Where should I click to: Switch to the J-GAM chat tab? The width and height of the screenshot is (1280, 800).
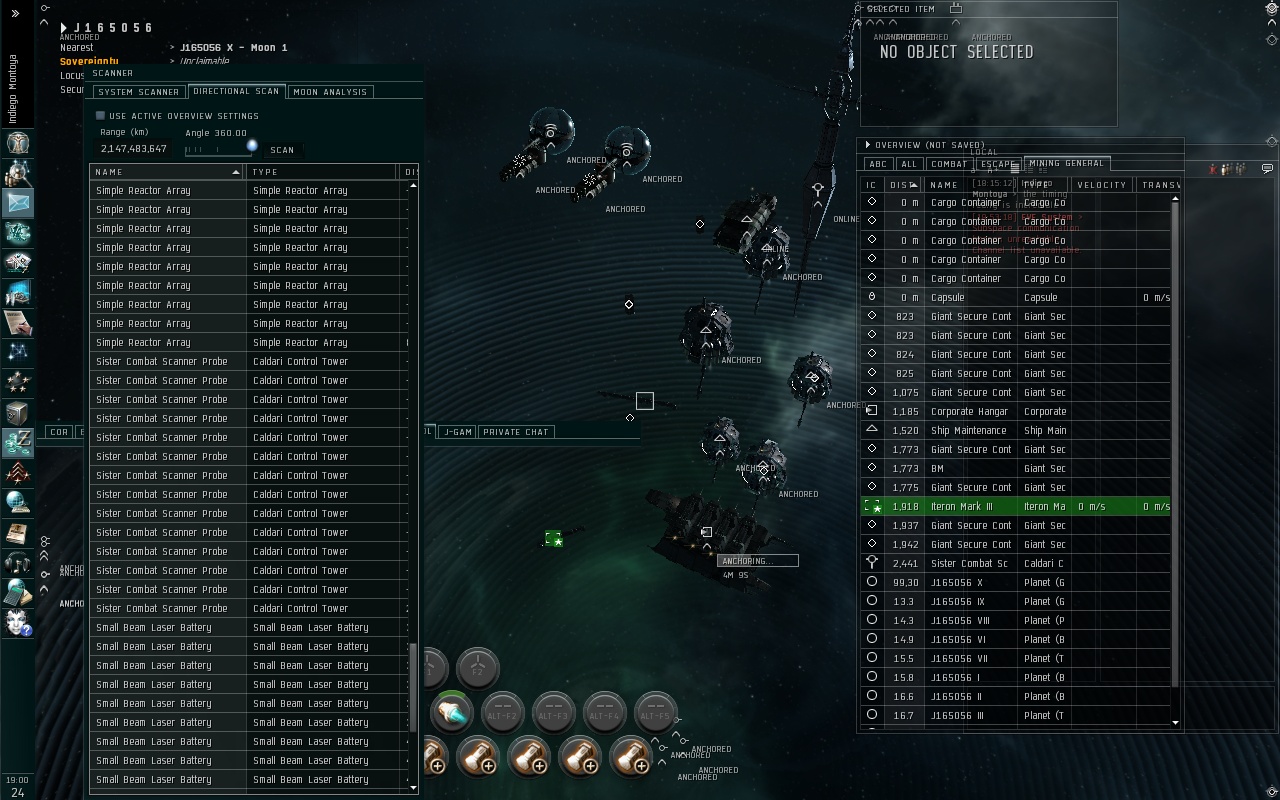[x=458, y=432]
